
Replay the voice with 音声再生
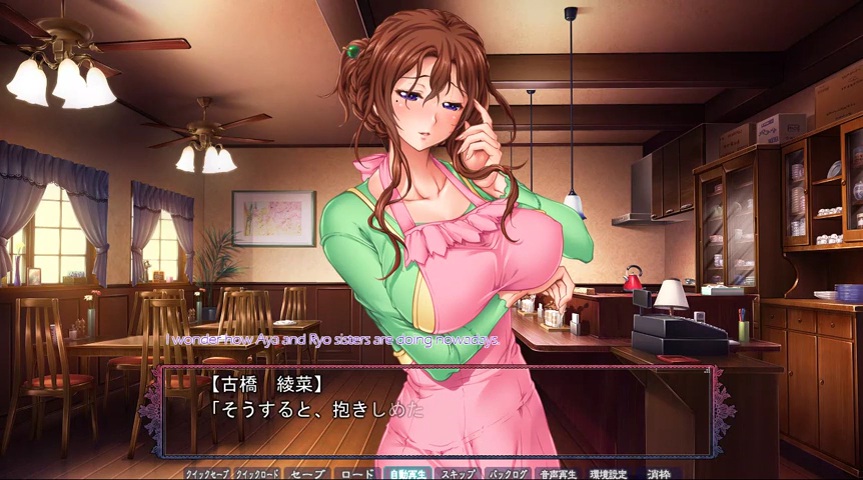[x=558, y=473]
